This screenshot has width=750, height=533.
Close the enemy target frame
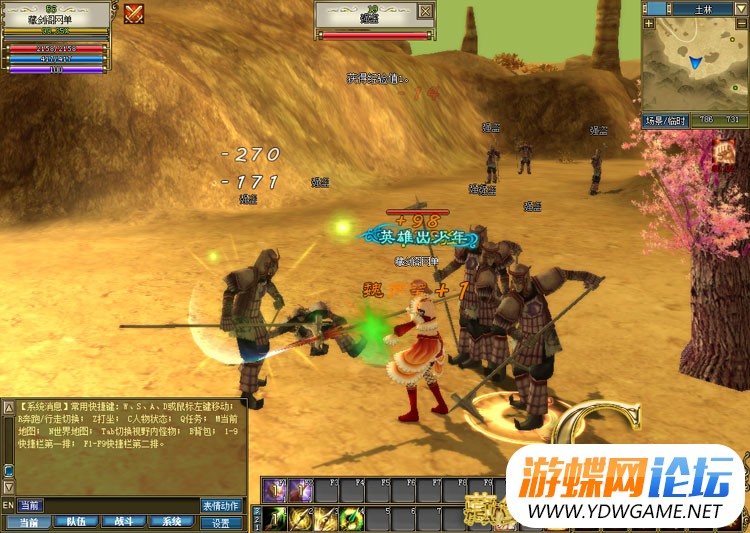(426, 11)
